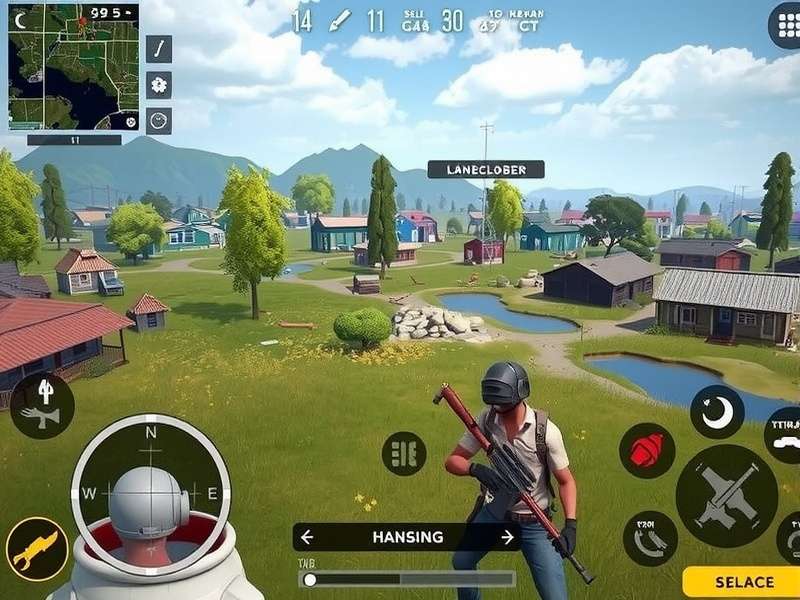The image size is (800, 600).
Task: Fire using the large crossed-guns button
Action: 727,496
